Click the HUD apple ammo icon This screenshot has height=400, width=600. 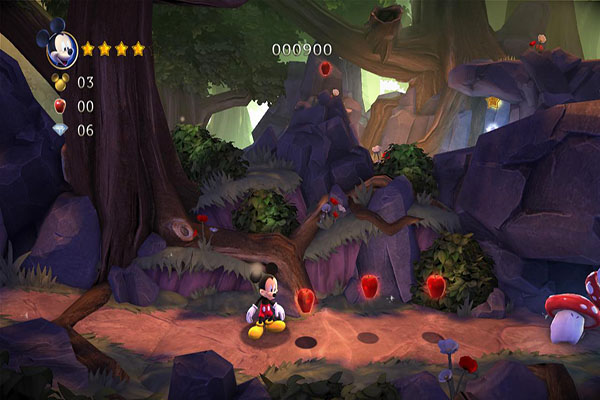pyautogui.click(x=59, y=105)
